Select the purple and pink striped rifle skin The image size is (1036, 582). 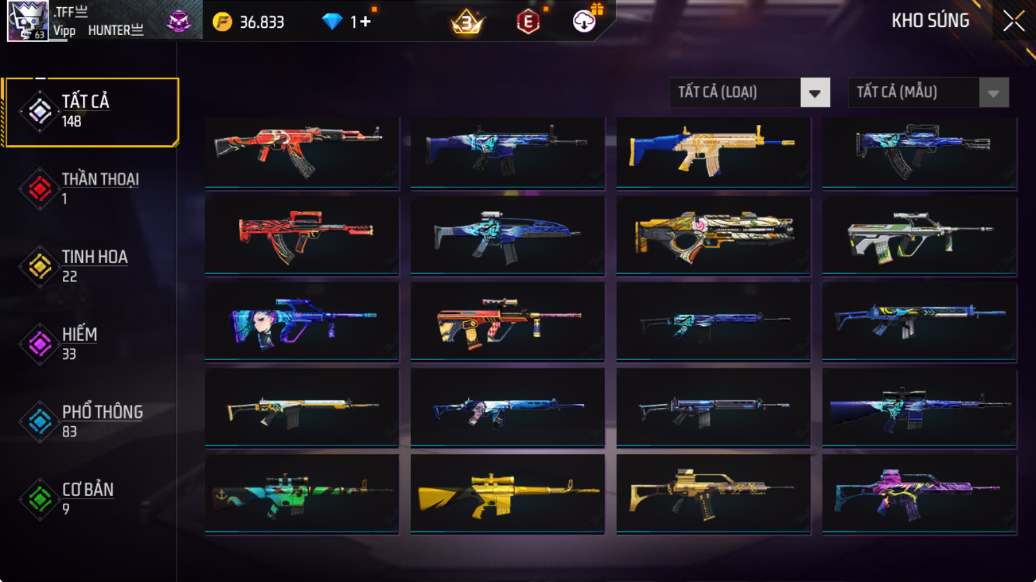click(x=918, y=495)
